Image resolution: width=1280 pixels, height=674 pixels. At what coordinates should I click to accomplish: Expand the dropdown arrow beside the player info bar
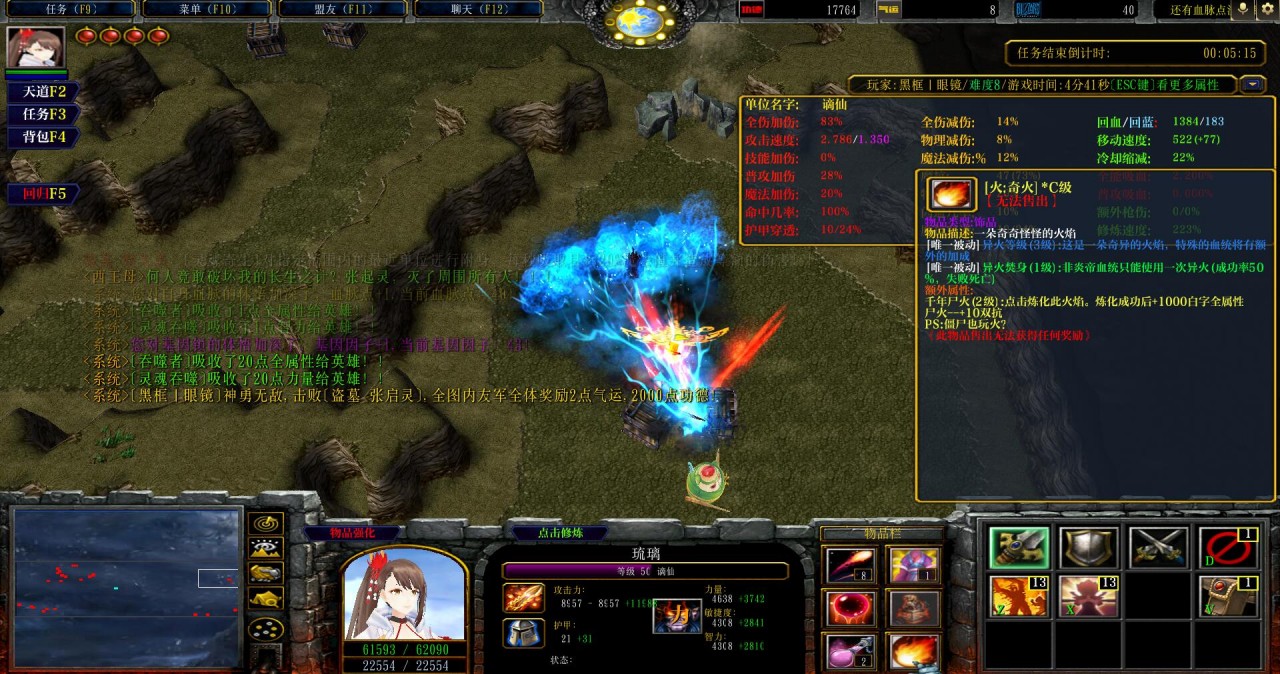coord(1253,85)
